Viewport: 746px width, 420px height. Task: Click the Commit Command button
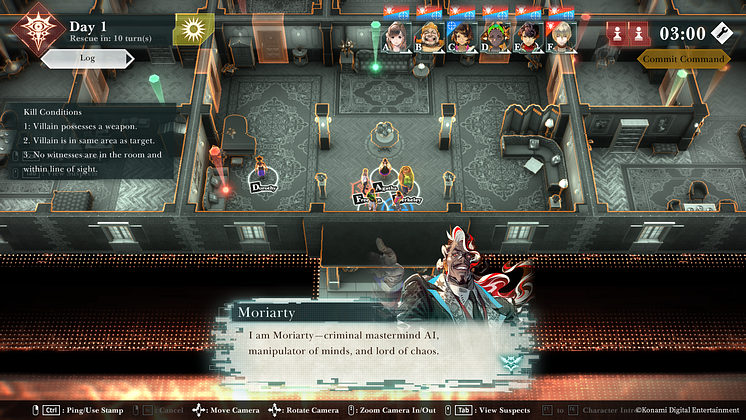682,58
